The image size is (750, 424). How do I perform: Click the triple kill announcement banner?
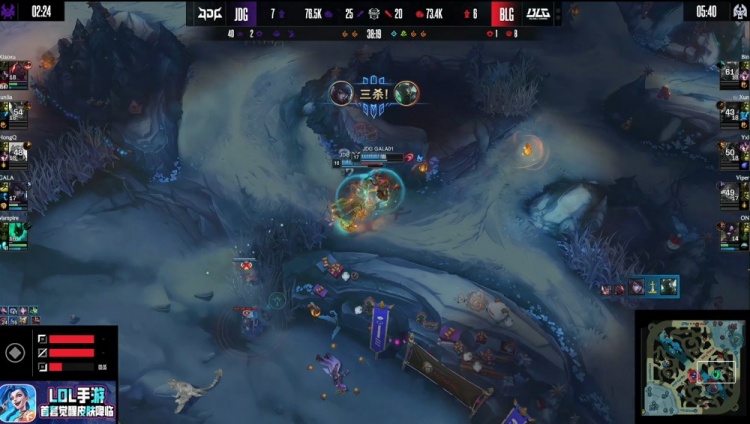click(x=375, y=95)
